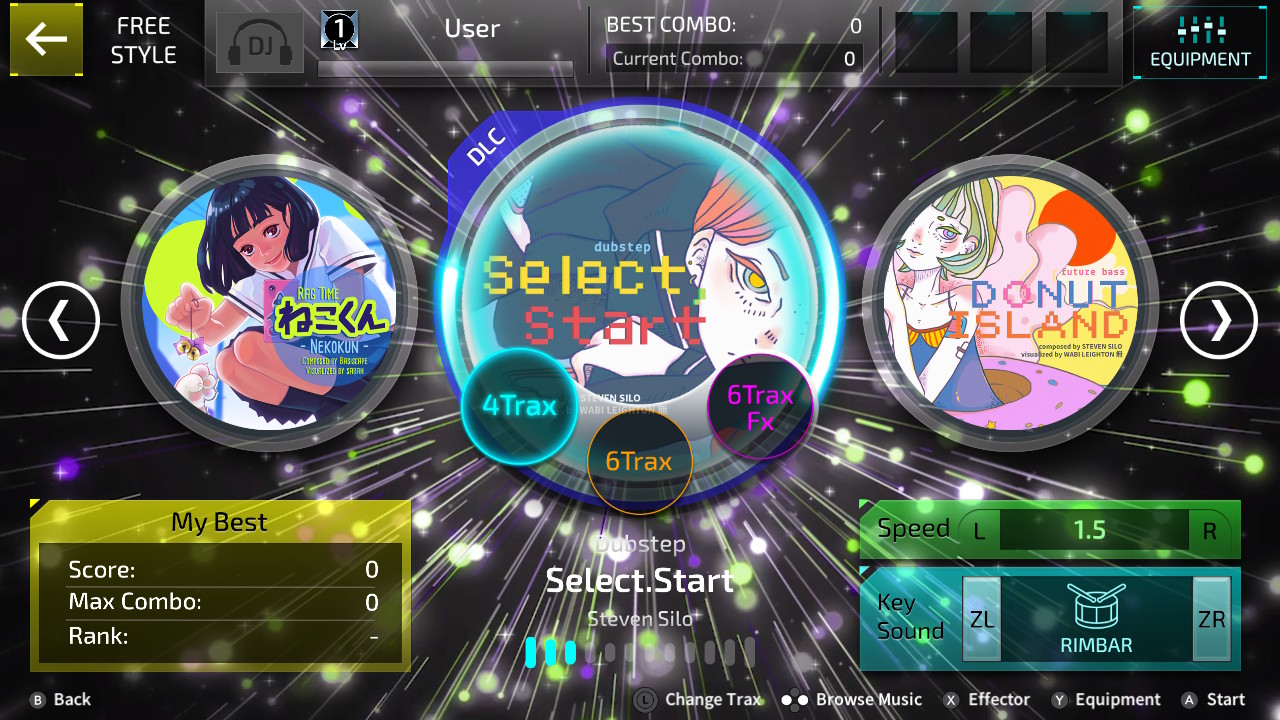Enable the 6Trax Fx mode
Screen dimensions: 1280x720
pos(760,405)
